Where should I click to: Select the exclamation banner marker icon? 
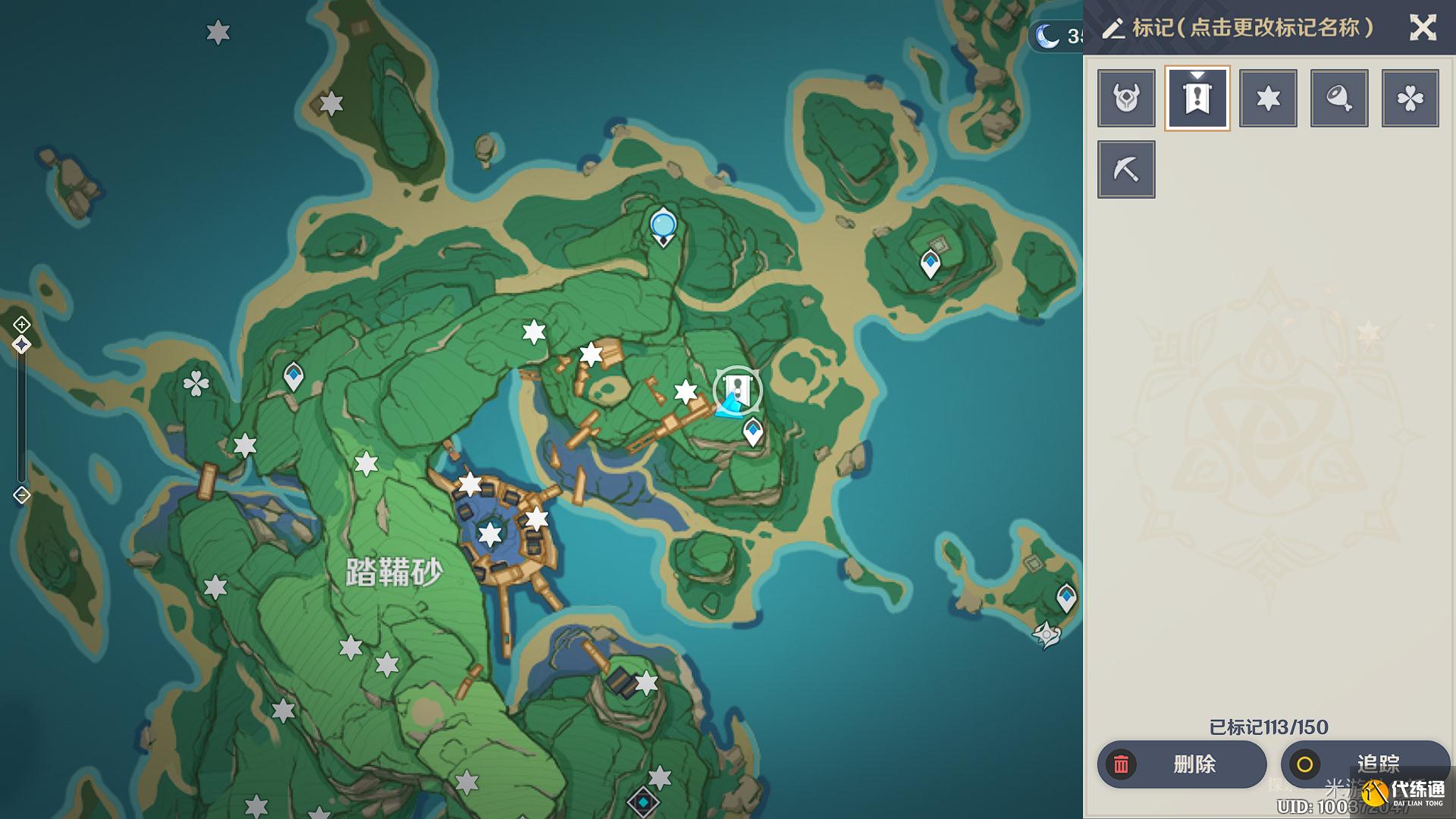coord(1197,99)
